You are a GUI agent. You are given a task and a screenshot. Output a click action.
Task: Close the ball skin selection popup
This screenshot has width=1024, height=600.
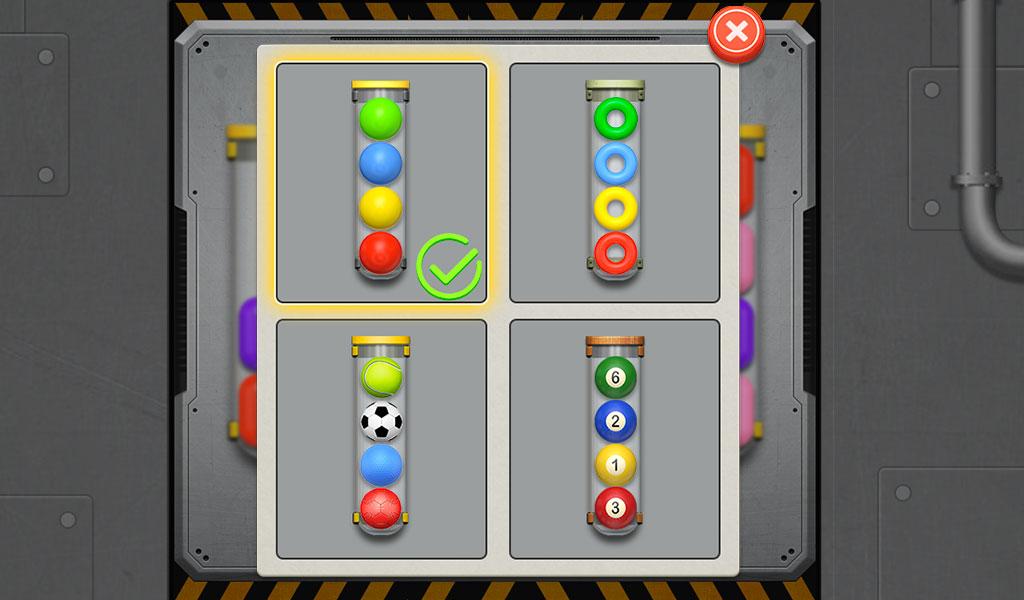point(736,34)
